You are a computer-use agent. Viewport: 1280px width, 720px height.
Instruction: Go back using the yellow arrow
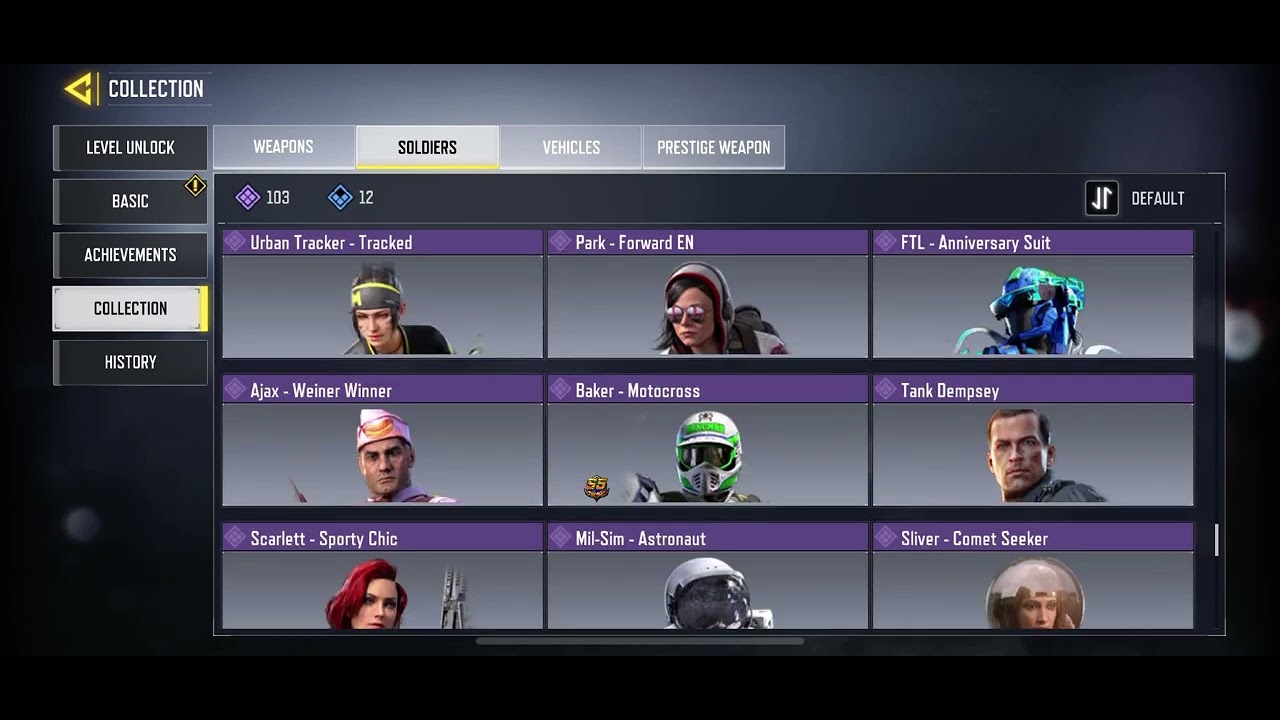click(x=79, y=89)
